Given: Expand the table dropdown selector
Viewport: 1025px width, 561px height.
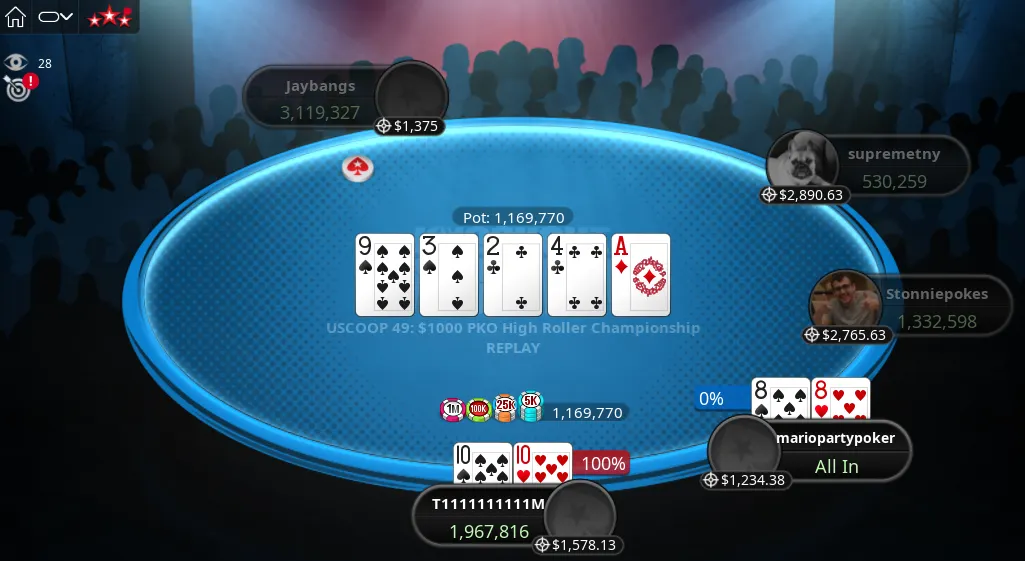Looking at the screenshot, I should [56, 17].
